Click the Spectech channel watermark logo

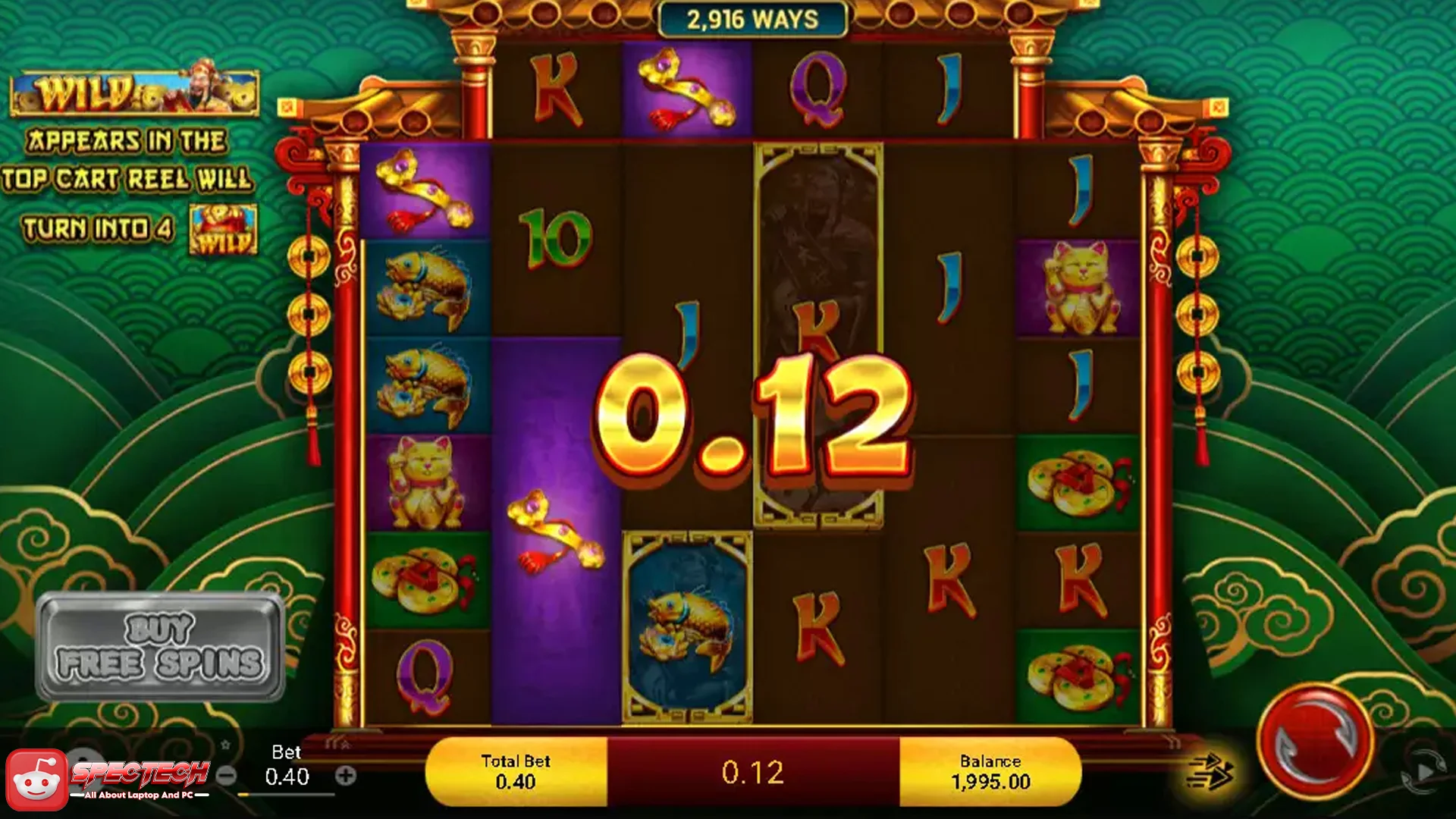[106, 780]
